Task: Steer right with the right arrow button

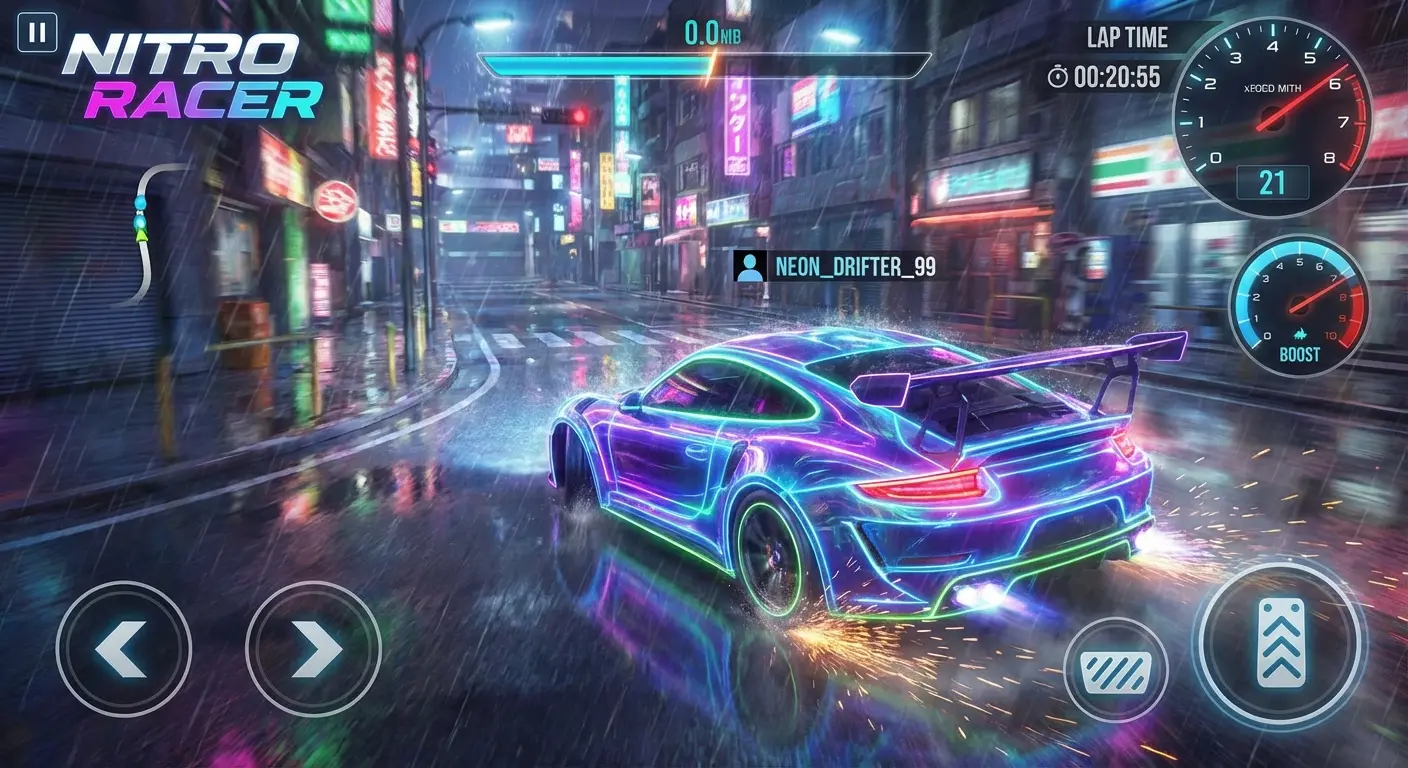Action: [313, 649]
